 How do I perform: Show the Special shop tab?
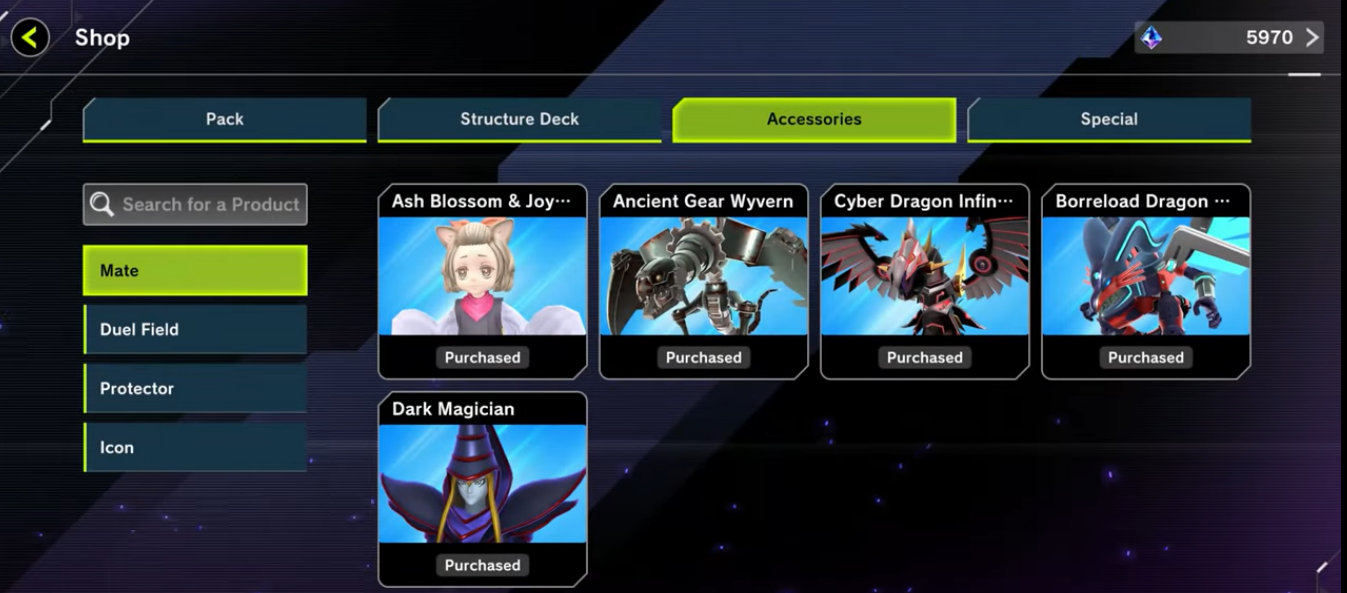click(1109, 119)
